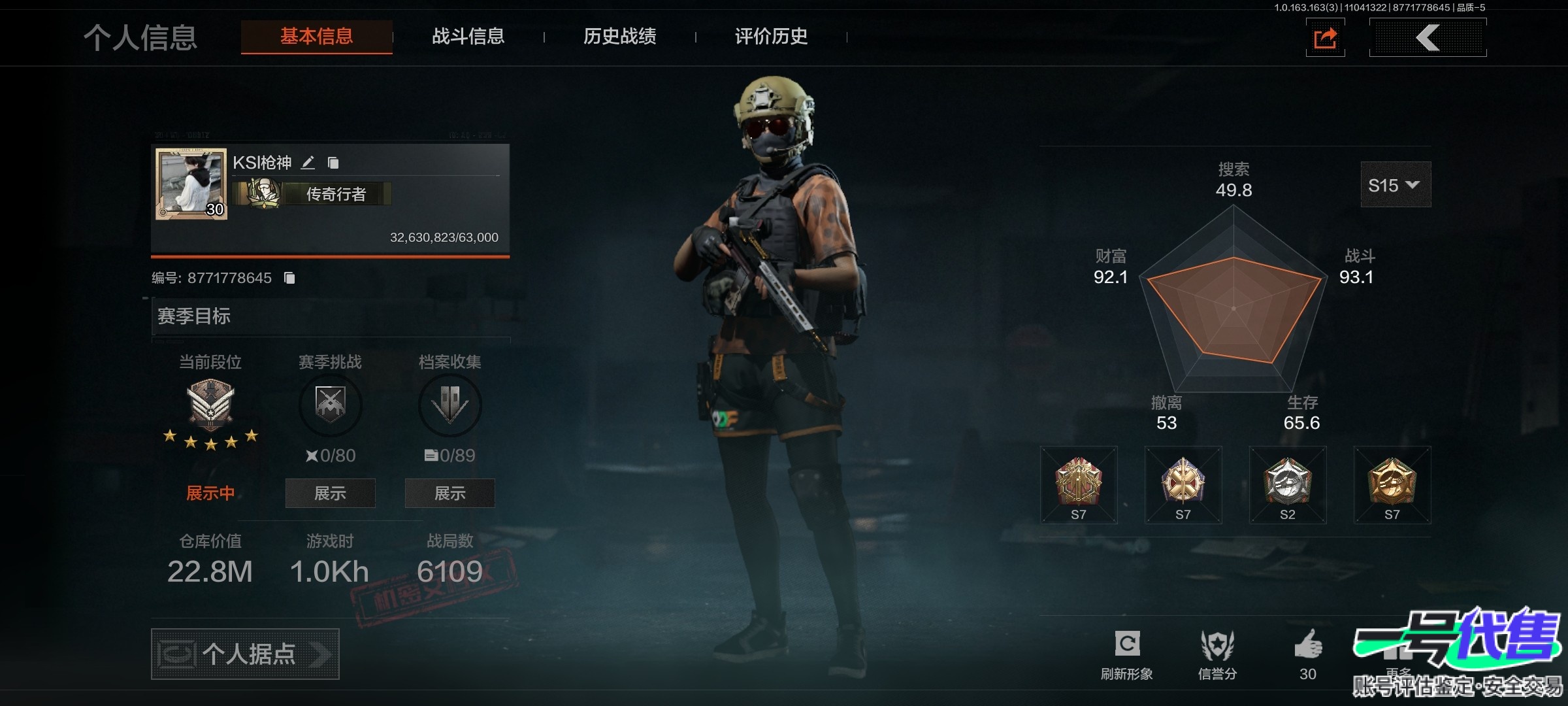Select the 评价历史 tab

coord(771,37)
